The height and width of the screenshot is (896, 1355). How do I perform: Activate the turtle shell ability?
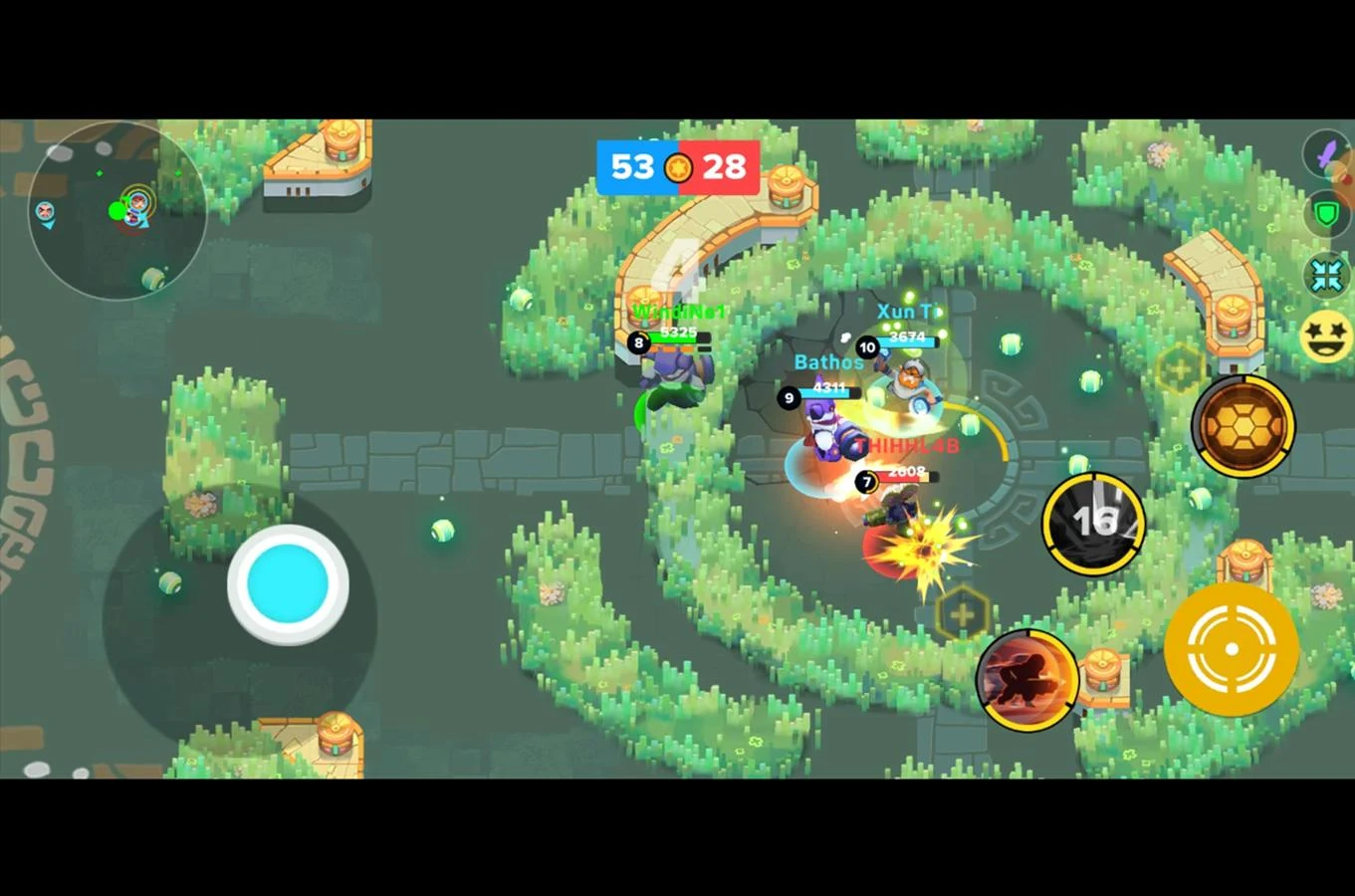[1242, 426]
